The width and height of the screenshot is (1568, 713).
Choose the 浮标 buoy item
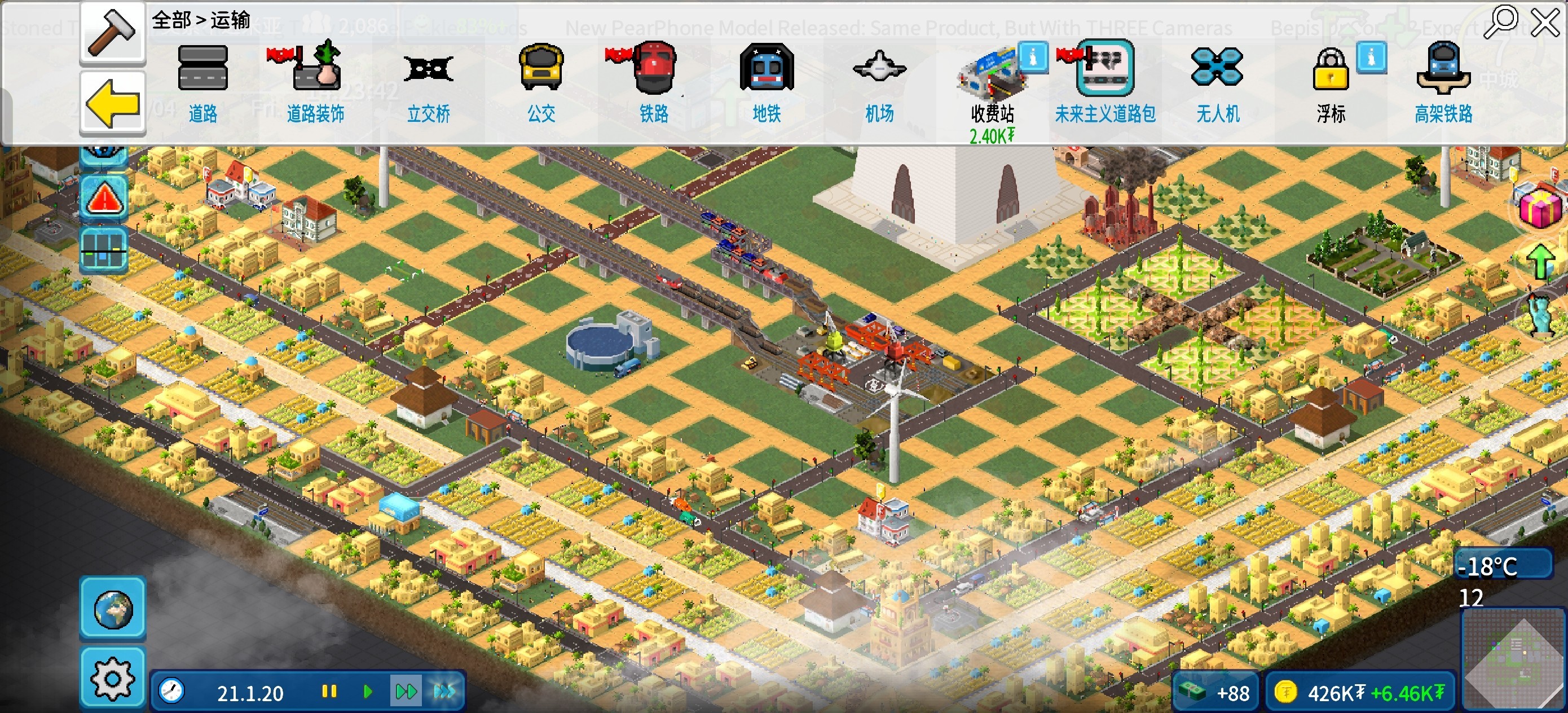1331,82
